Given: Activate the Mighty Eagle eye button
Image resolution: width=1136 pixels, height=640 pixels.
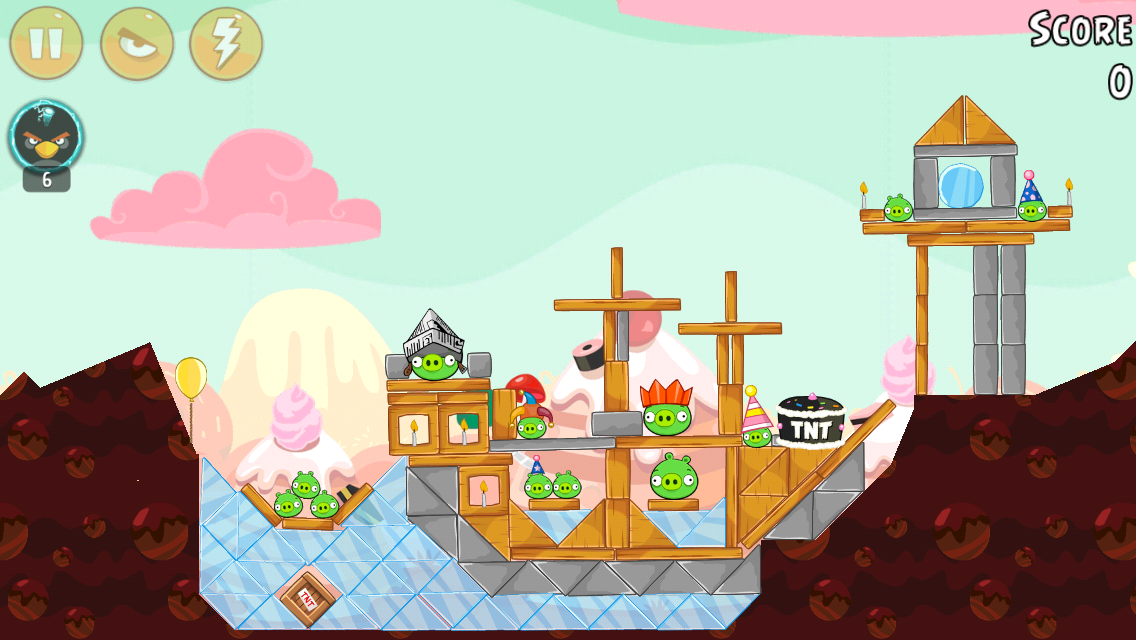Looking at the screenshot, I should click(x=137, y=43).
